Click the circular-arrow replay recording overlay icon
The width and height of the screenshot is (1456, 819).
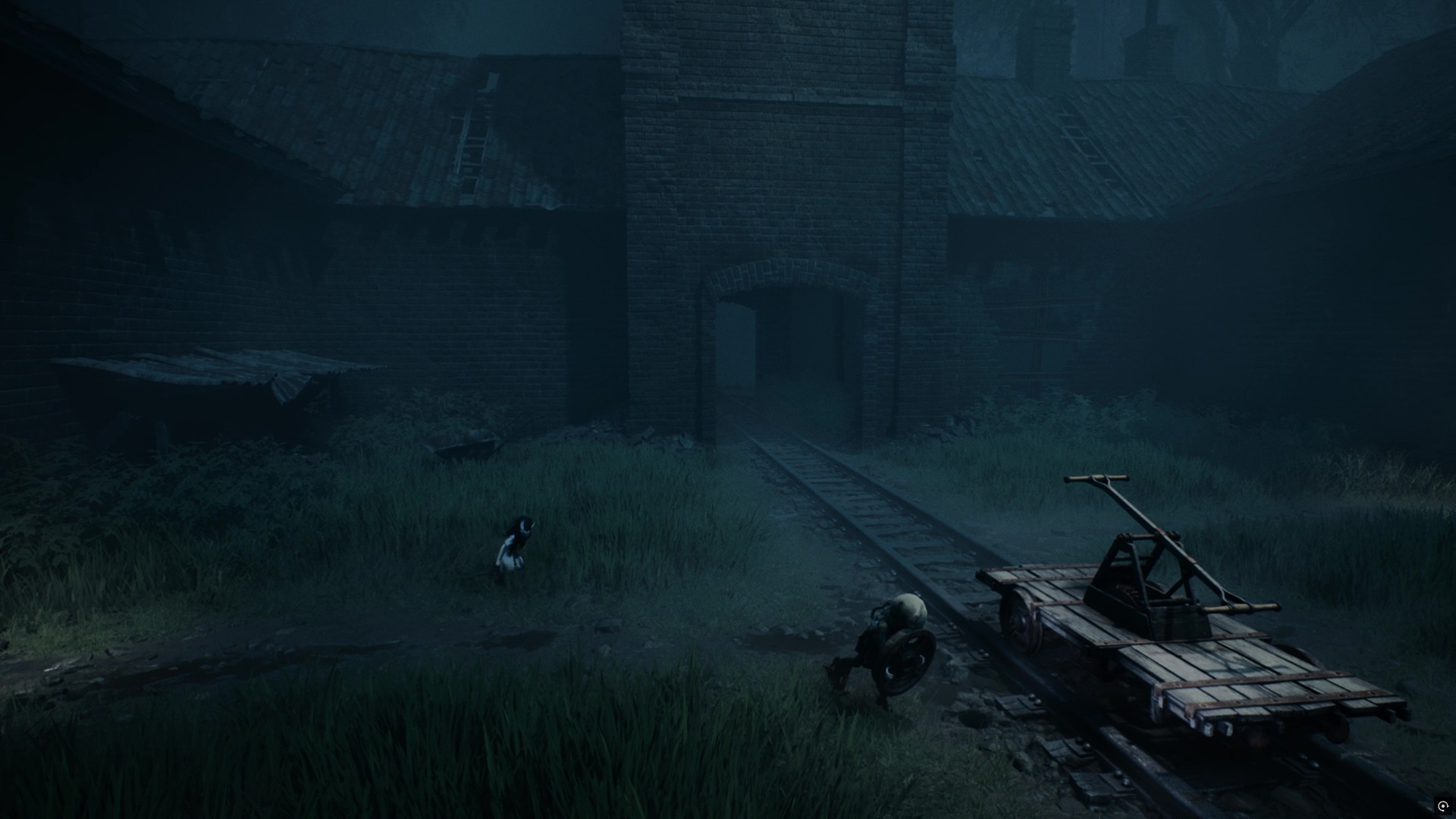click(1442, 805)
